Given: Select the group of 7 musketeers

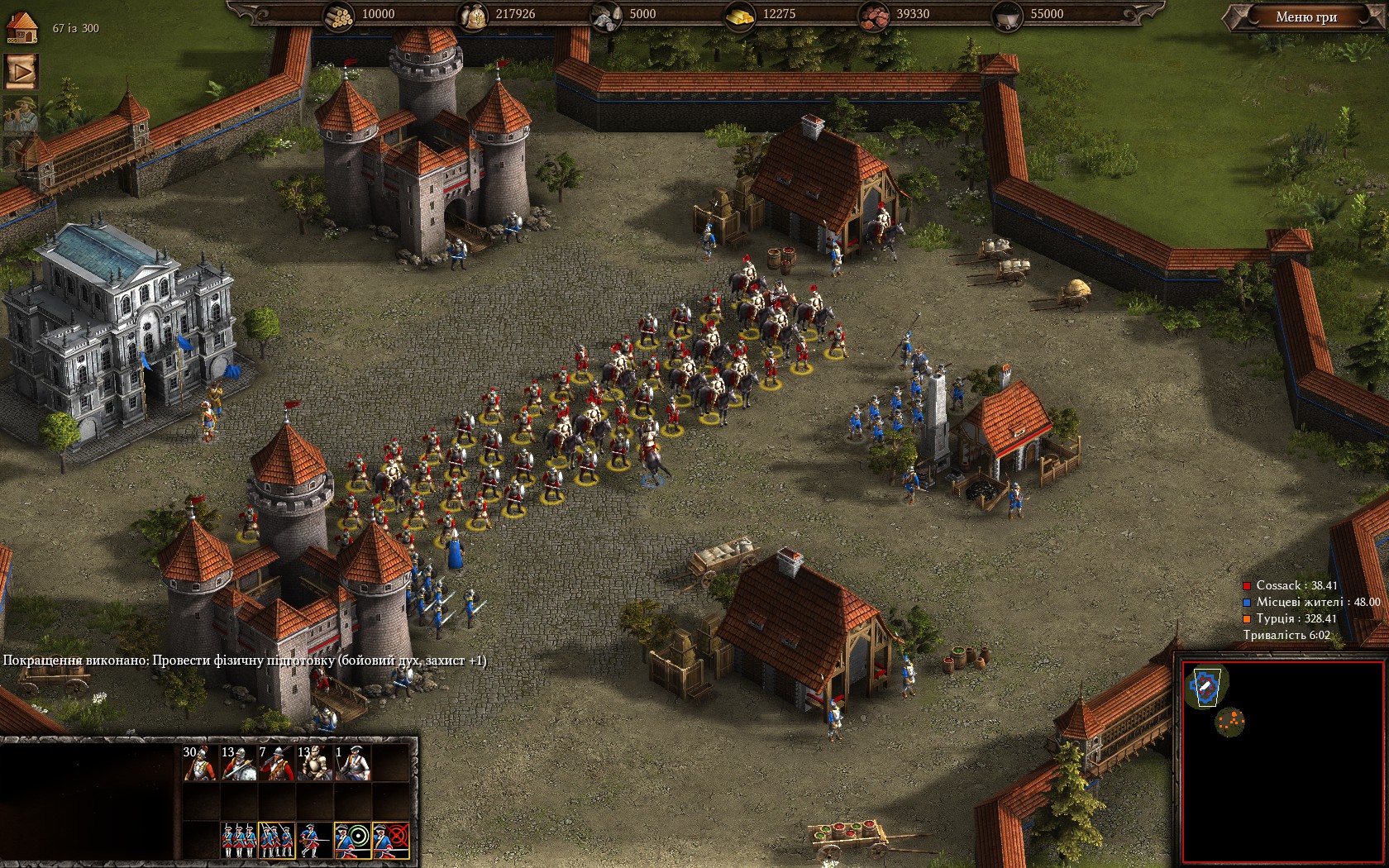Looking at the screenshot, I should click(x=276, y=764).
